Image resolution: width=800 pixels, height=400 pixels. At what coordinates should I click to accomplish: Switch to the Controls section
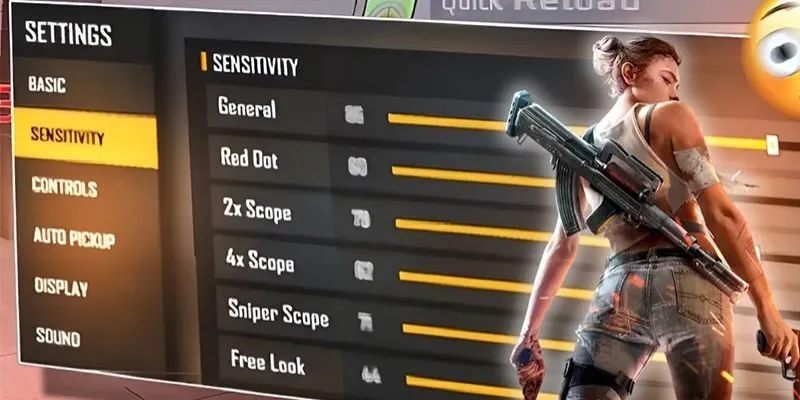[x=64, y=187]
